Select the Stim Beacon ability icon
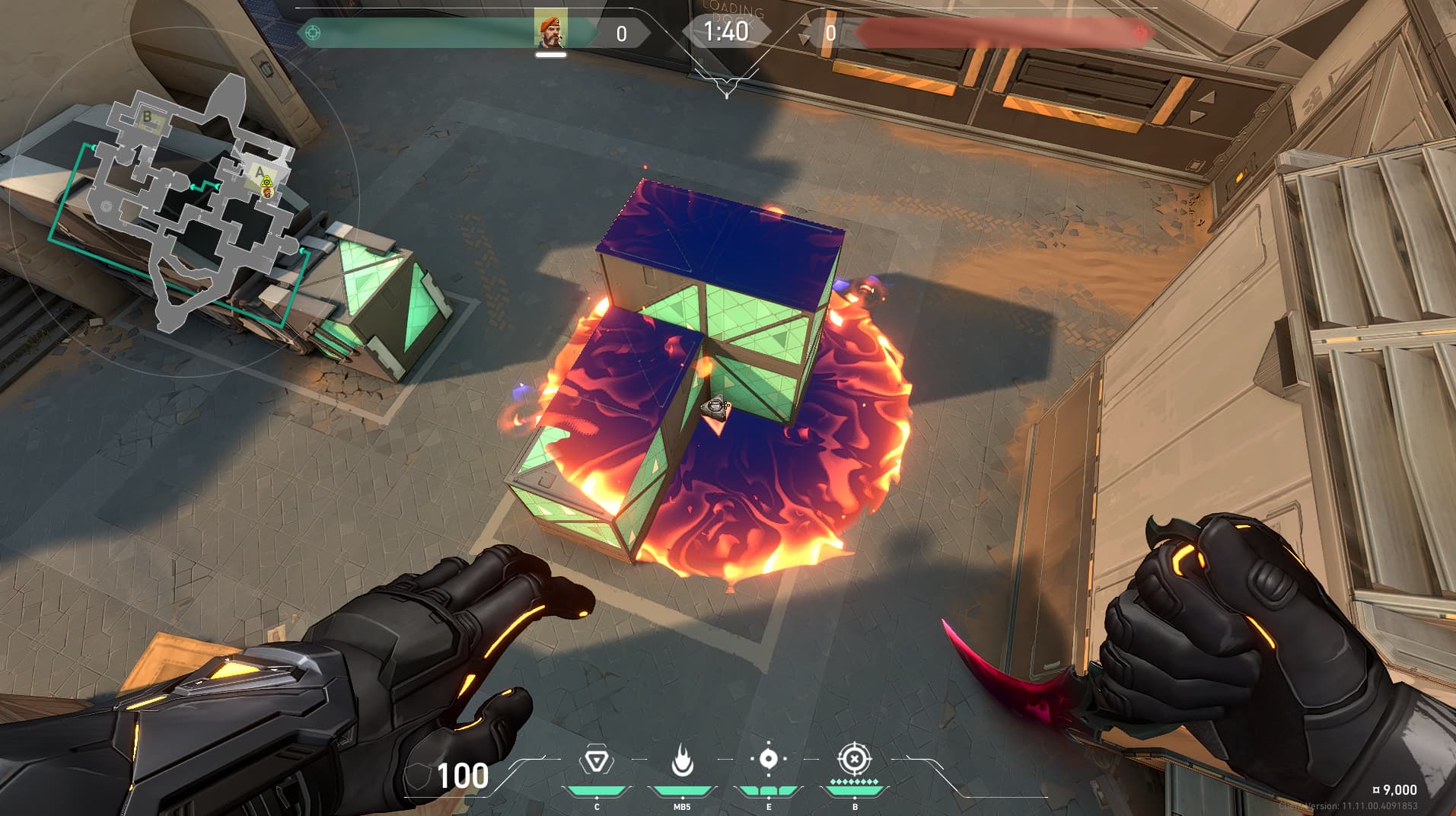The width and height of the screenshot is (1456, 816). coord(596,761)
